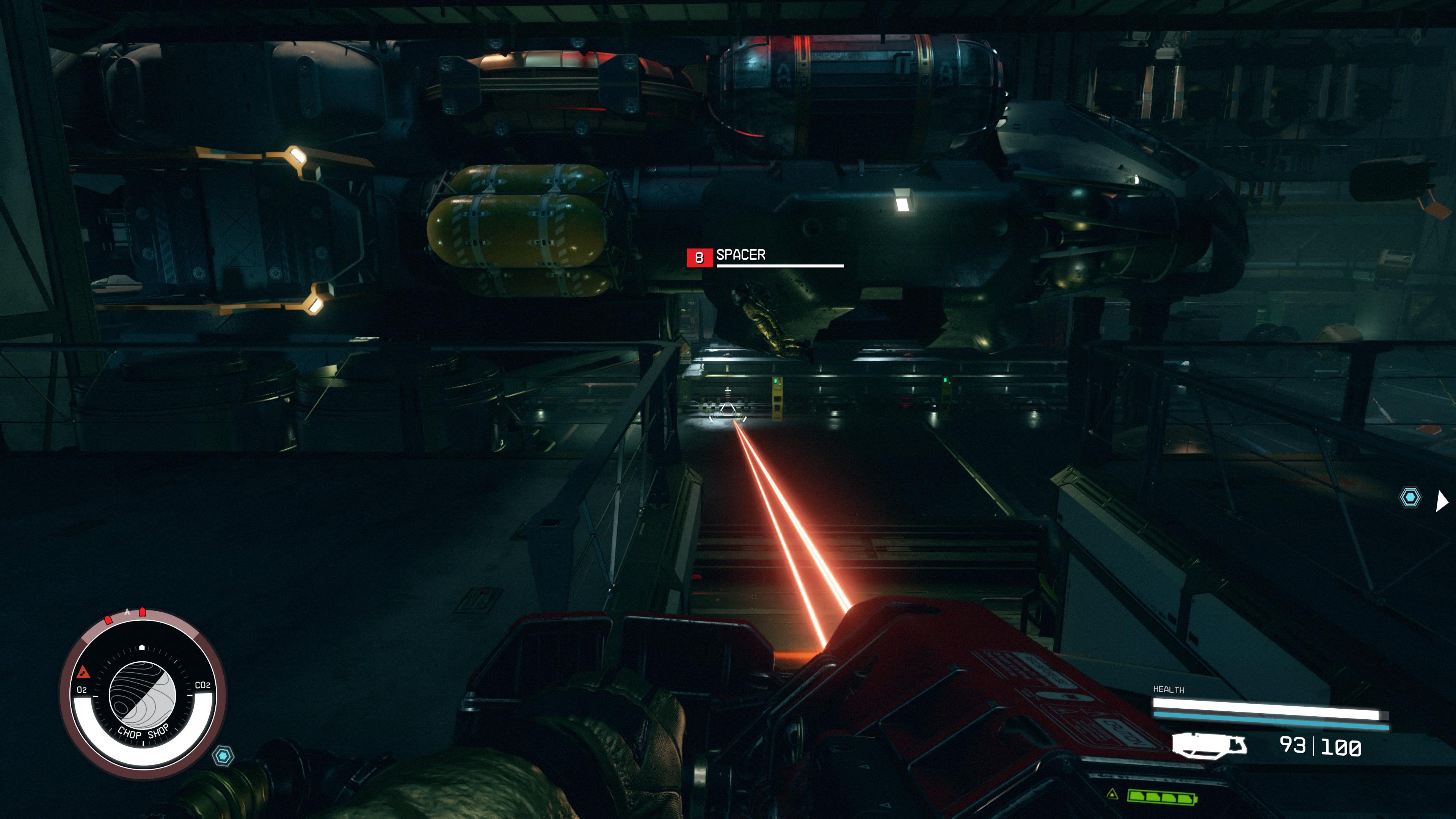The width and height of the screenshot is (1456, 819).
Task: Click the blue hexagon objective marker
Action: pos(1410,497)
